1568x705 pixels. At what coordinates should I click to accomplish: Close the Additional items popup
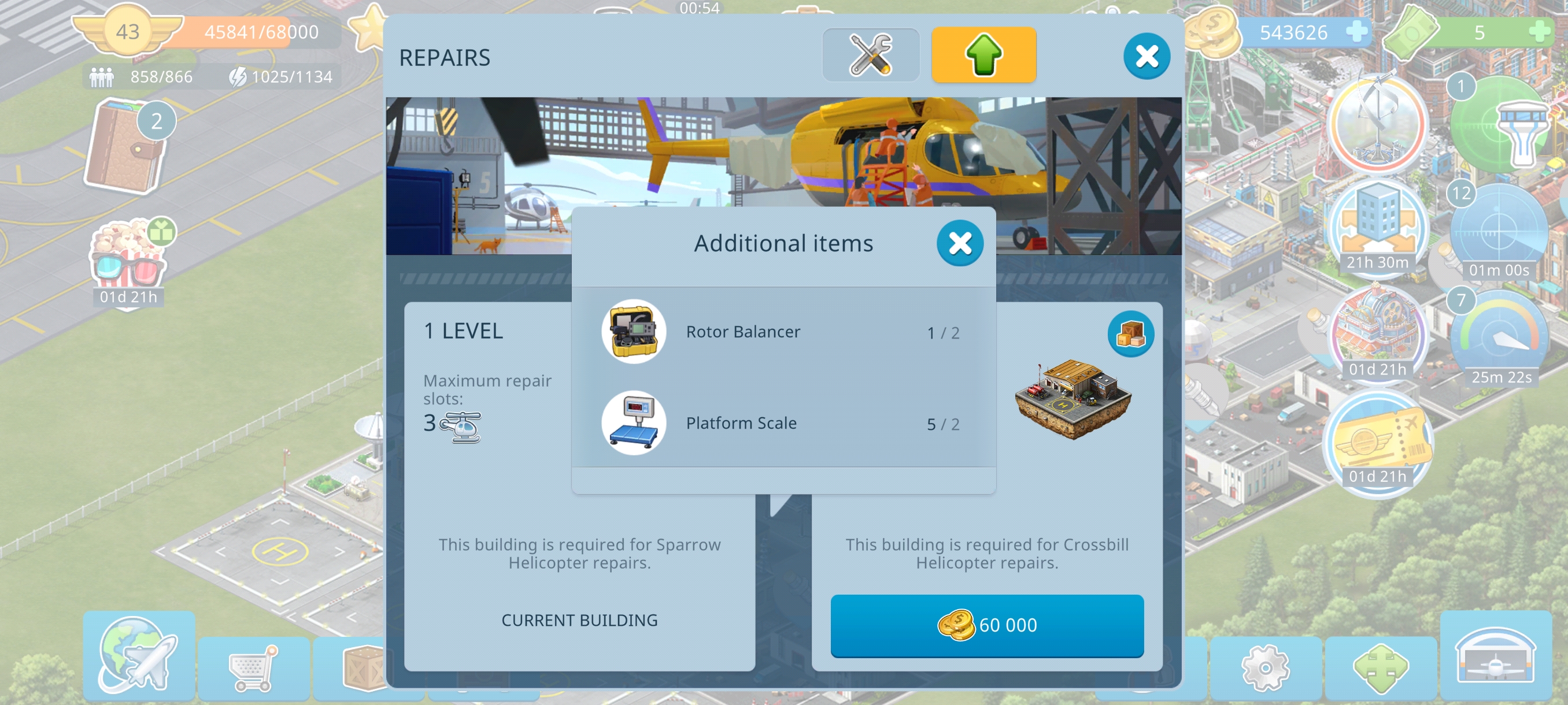click(959, 243)
